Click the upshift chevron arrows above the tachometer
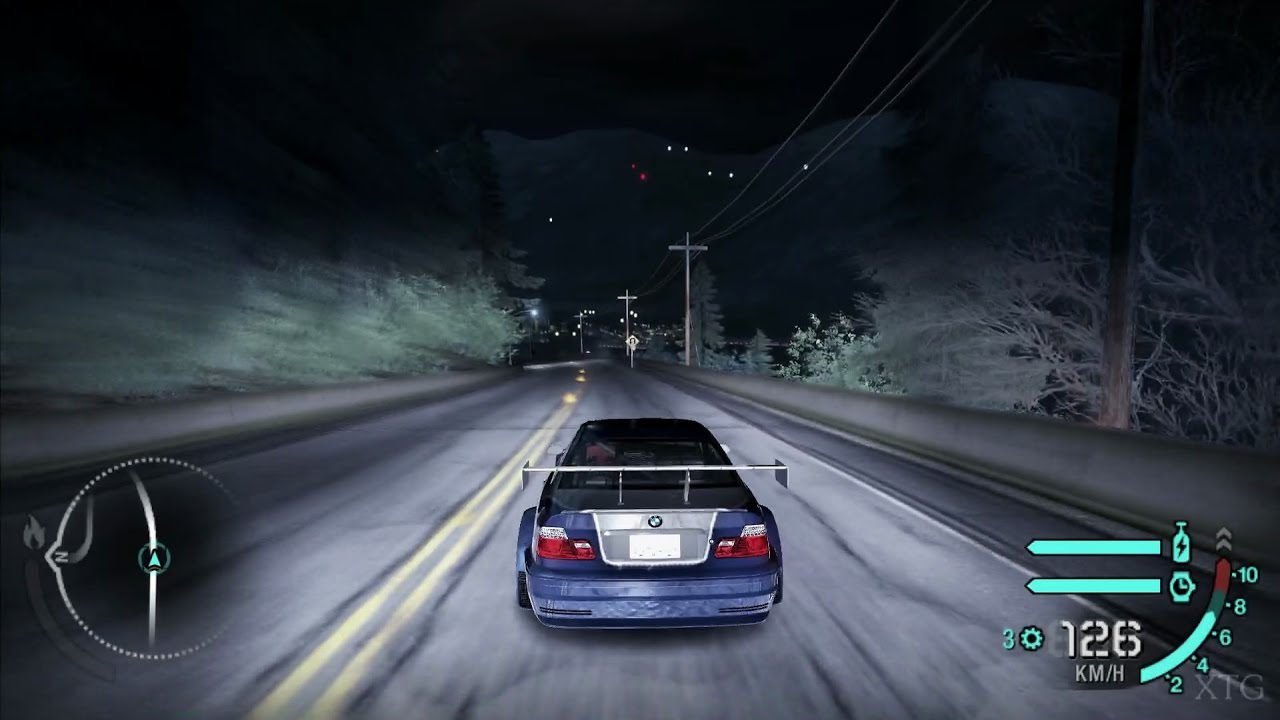The height and width of the screenshot is (720, 1280). (1225, 539)
